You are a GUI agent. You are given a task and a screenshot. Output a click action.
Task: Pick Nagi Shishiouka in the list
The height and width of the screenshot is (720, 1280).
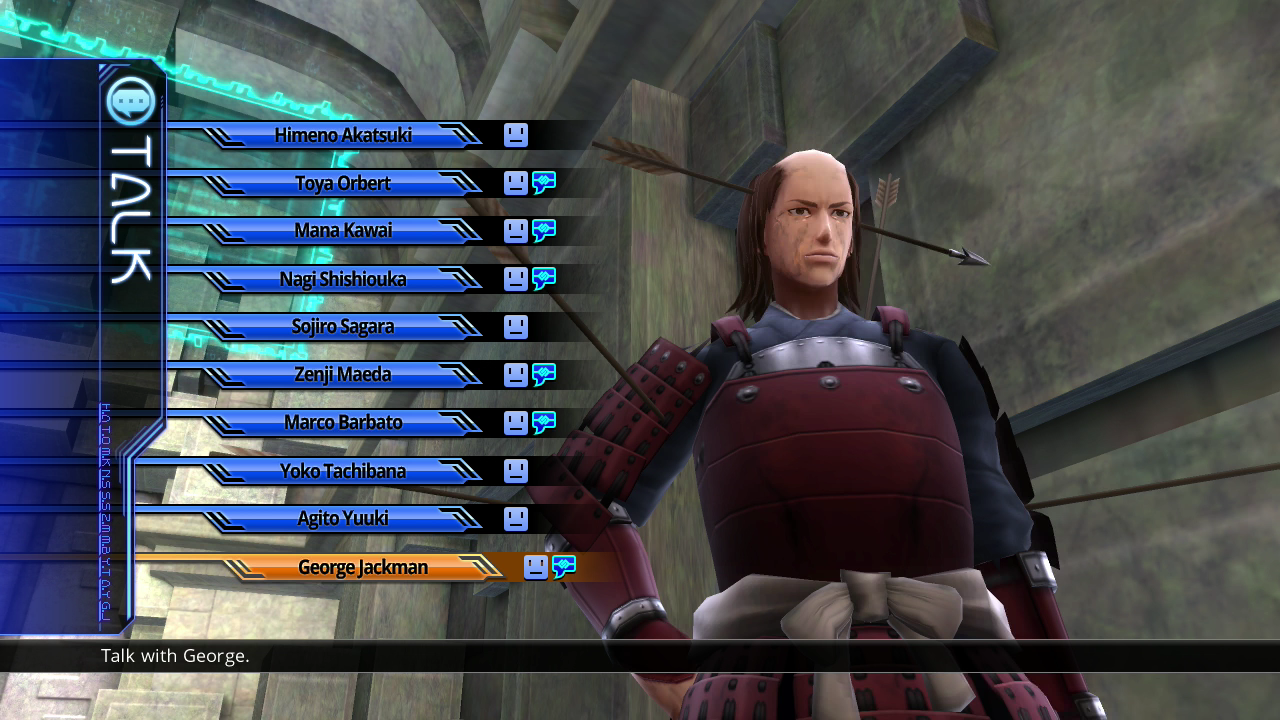click(343, 279)
